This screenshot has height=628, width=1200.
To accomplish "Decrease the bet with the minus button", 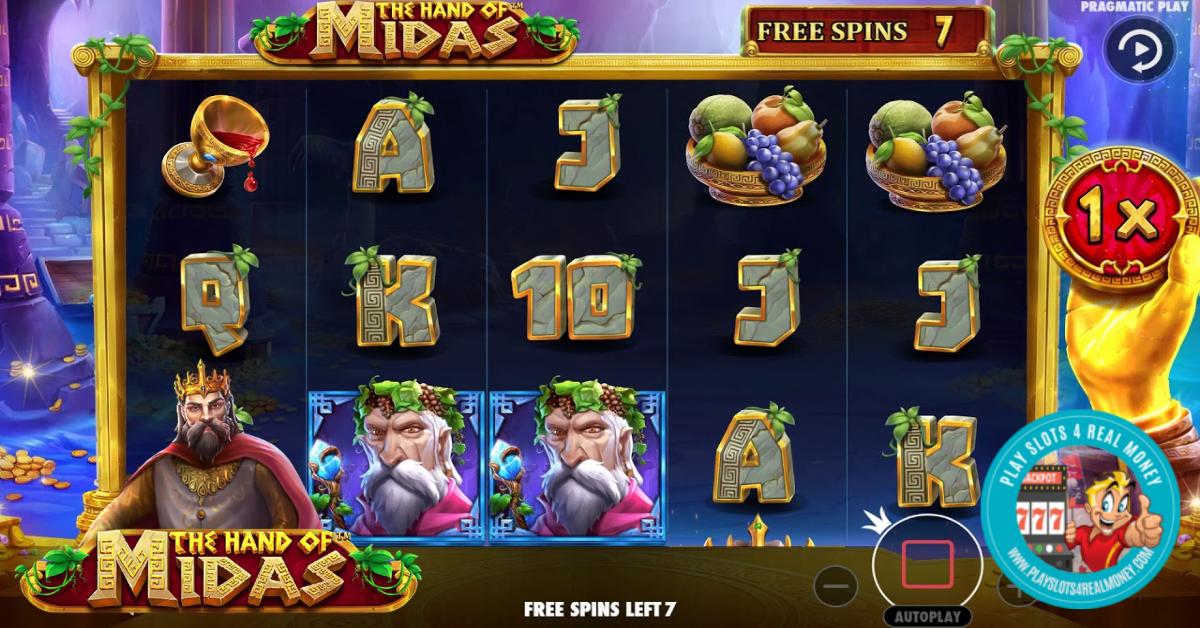I will point(836,586).
